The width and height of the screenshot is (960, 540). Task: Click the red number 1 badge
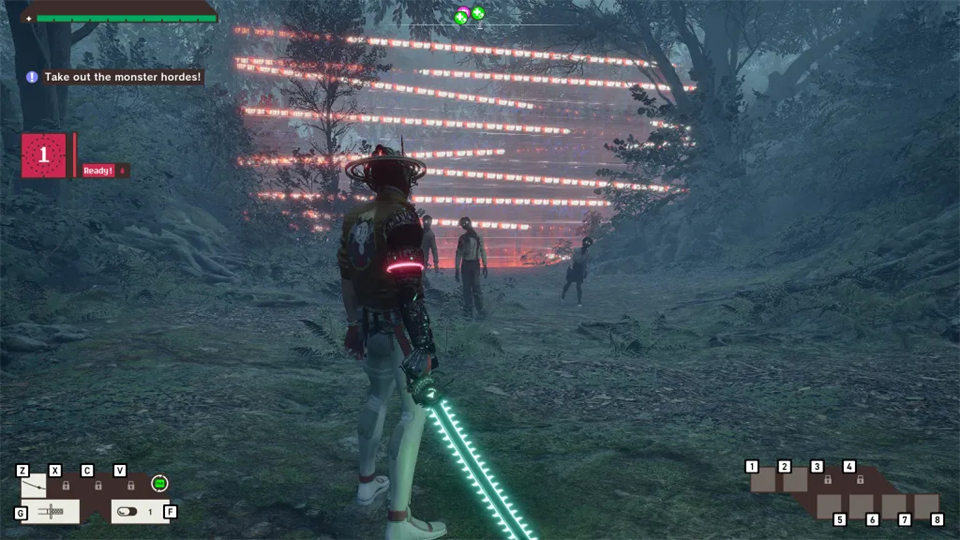pos(44,156)
